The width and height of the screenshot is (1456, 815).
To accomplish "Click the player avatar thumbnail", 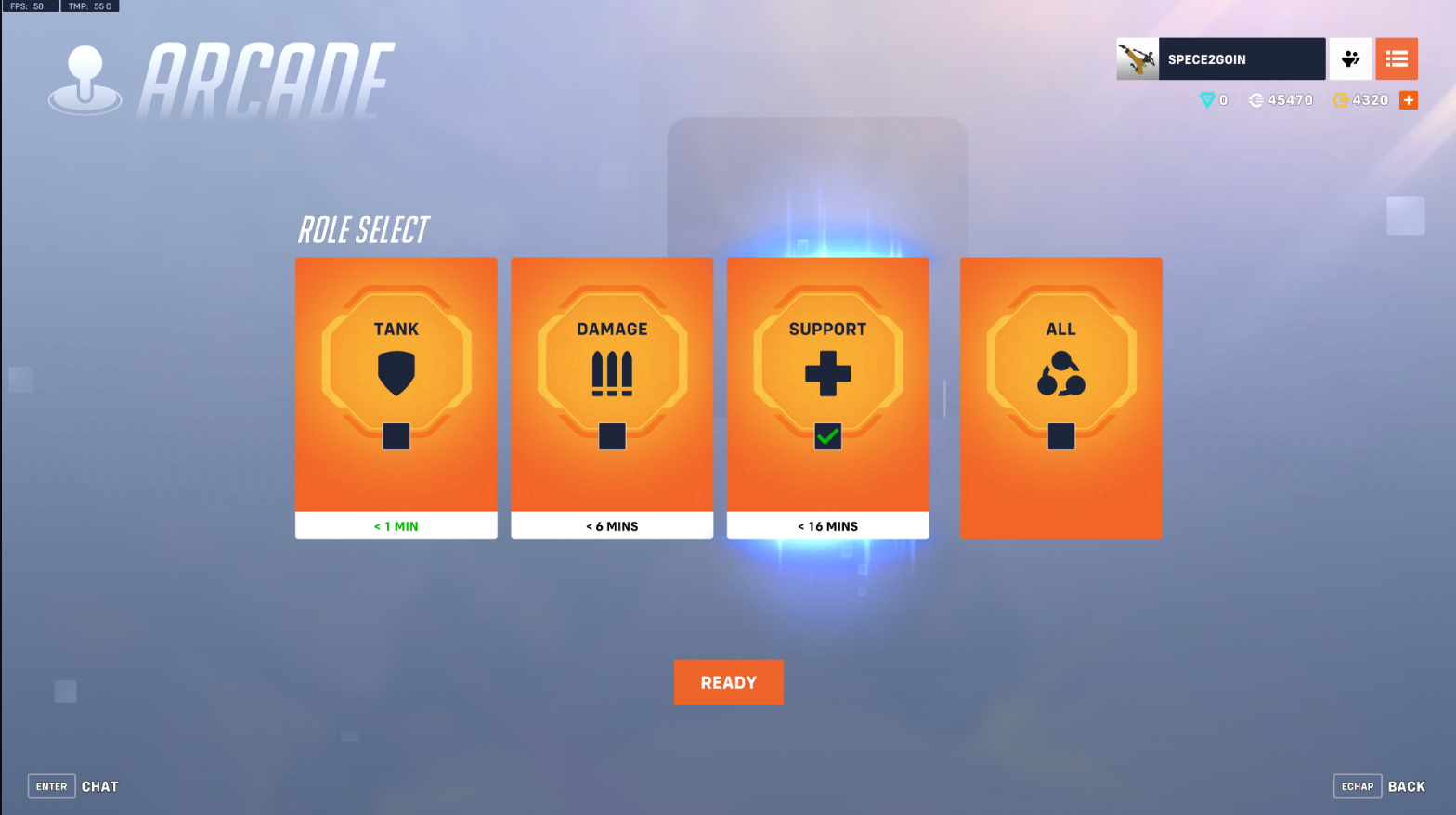I will click(1137, 58).
